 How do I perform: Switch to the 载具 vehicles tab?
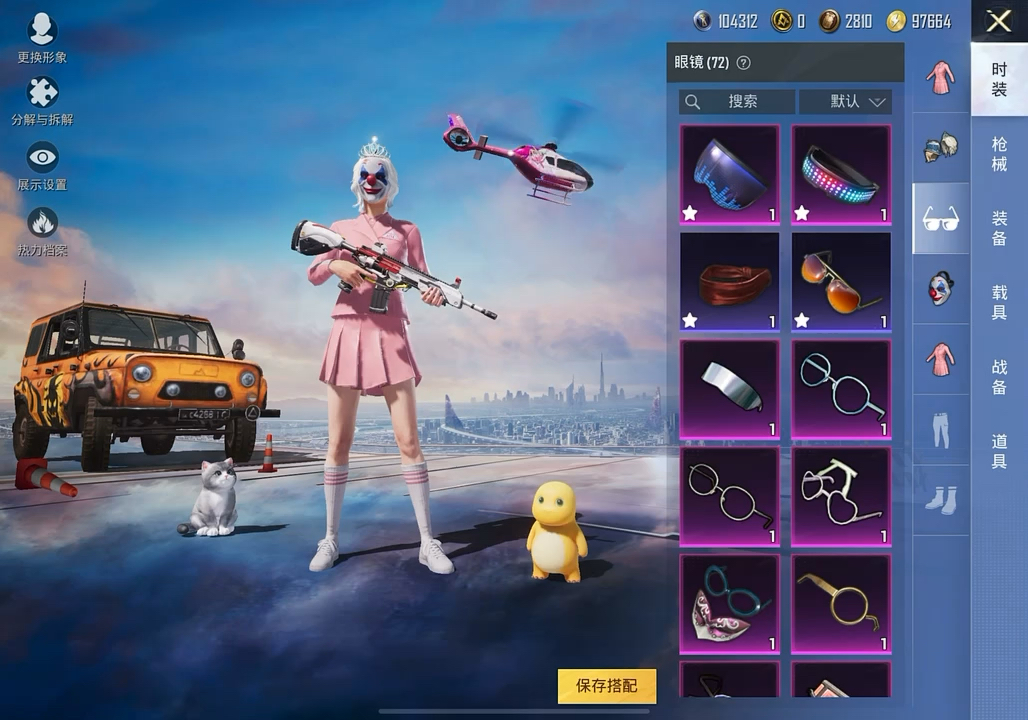999,302
